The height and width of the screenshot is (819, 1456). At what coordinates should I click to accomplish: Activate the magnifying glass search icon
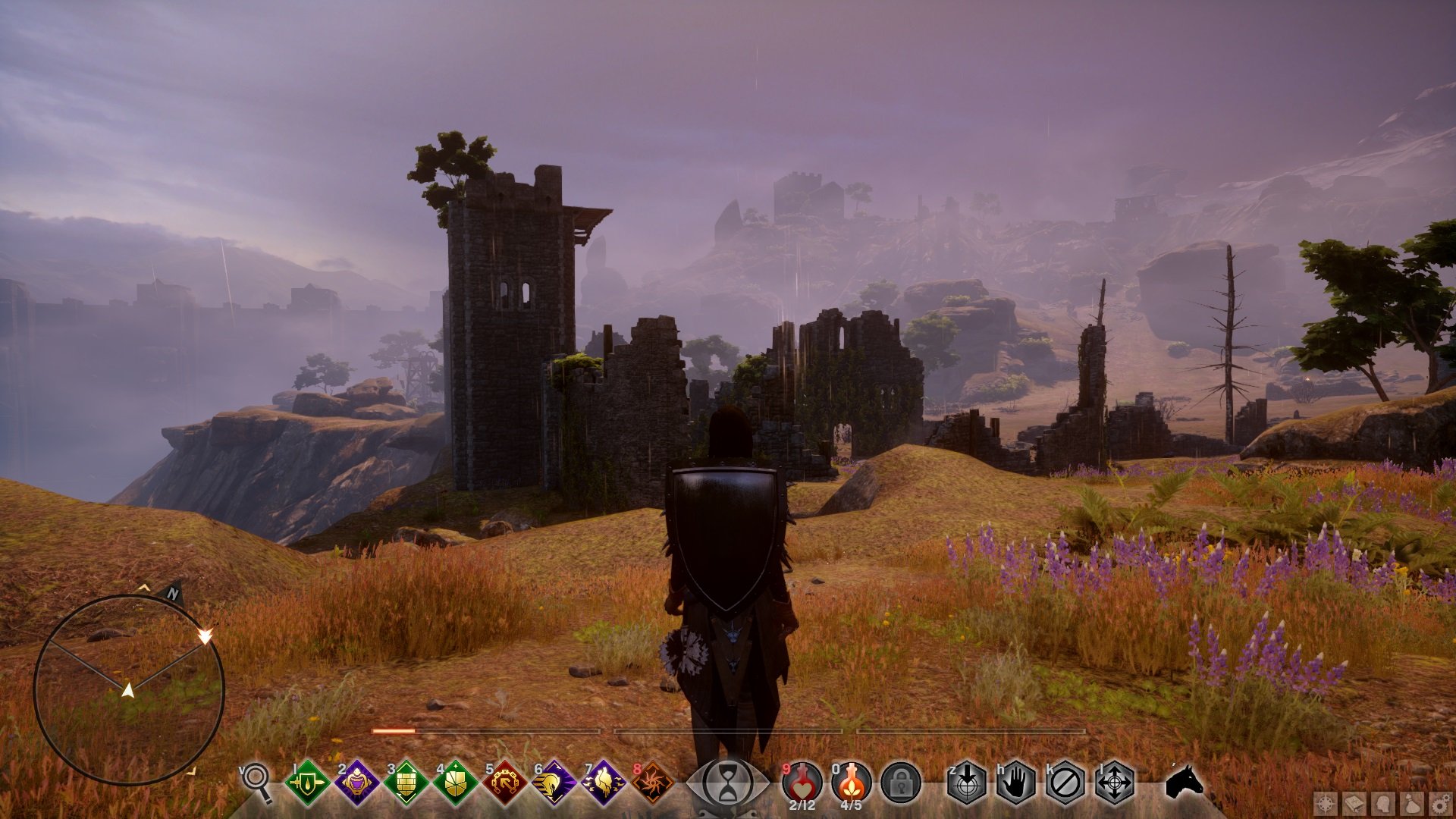tap(256, 780)
